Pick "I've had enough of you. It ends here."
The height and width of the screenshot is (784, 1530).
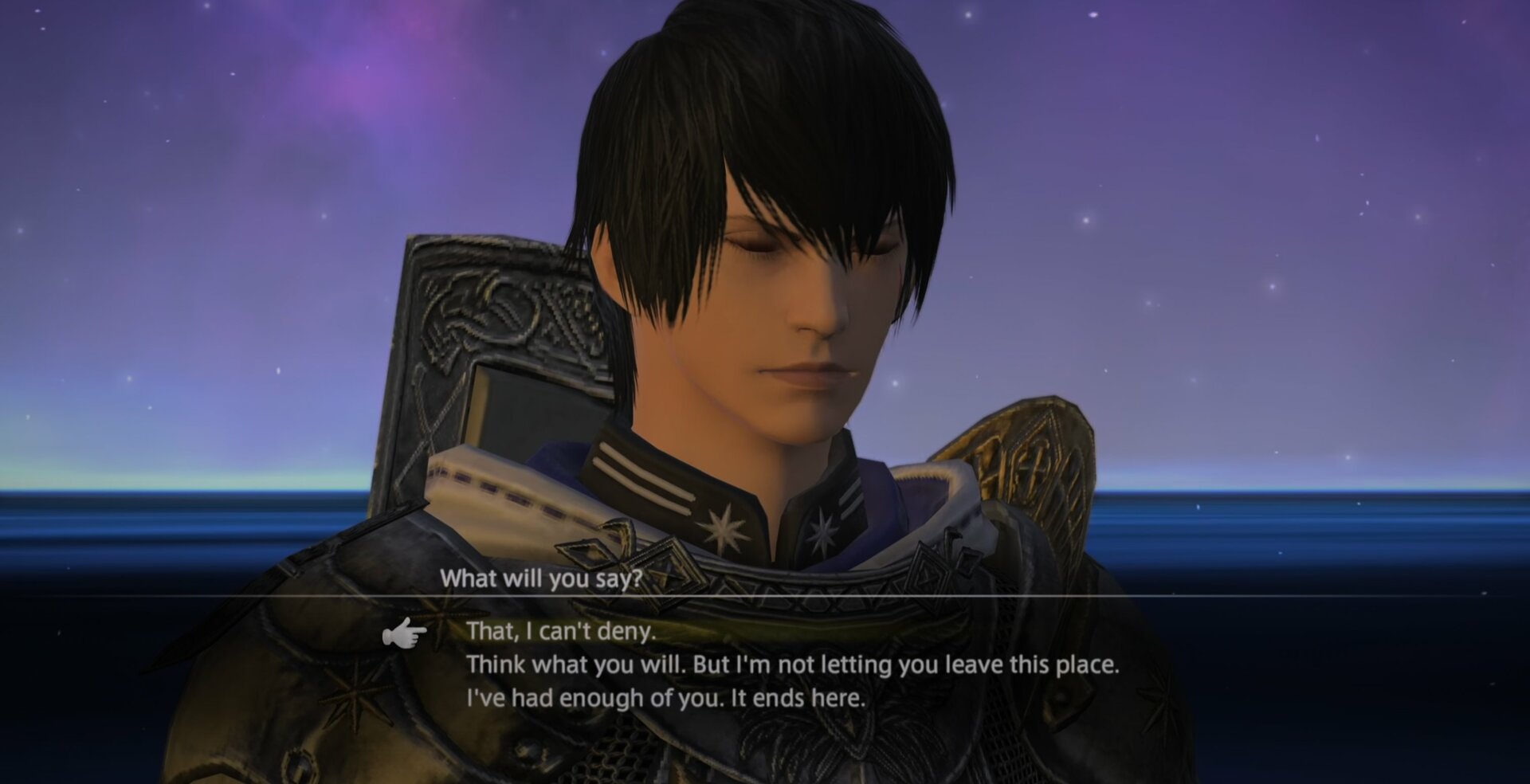tap(665, 699)
